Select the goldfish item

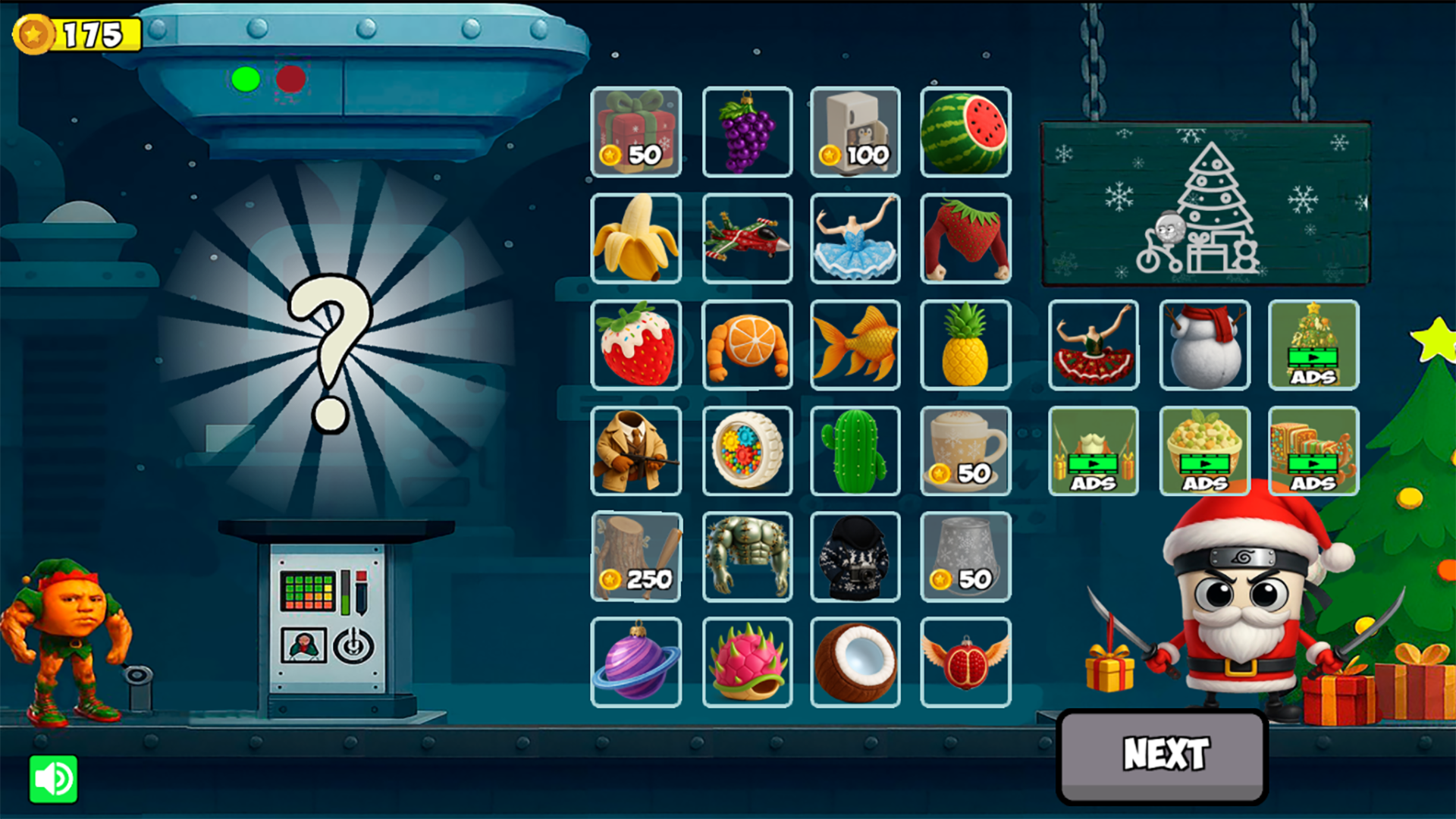[x=855, y=346]
